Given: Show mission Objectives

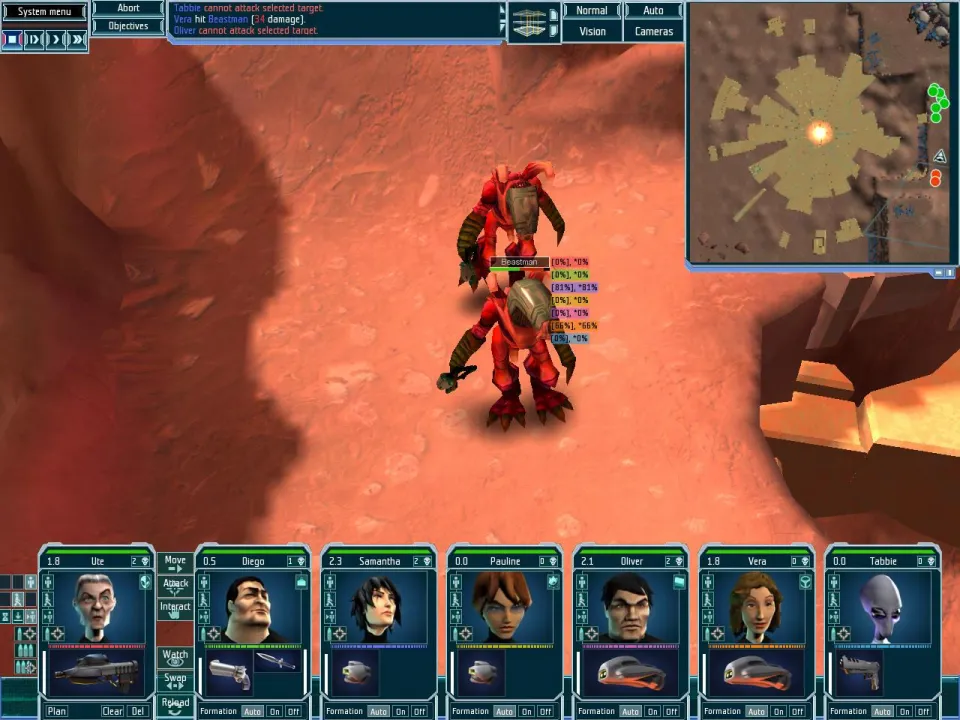Looking at the screenshot, I should pyautogui.click(x=128, y=26).
